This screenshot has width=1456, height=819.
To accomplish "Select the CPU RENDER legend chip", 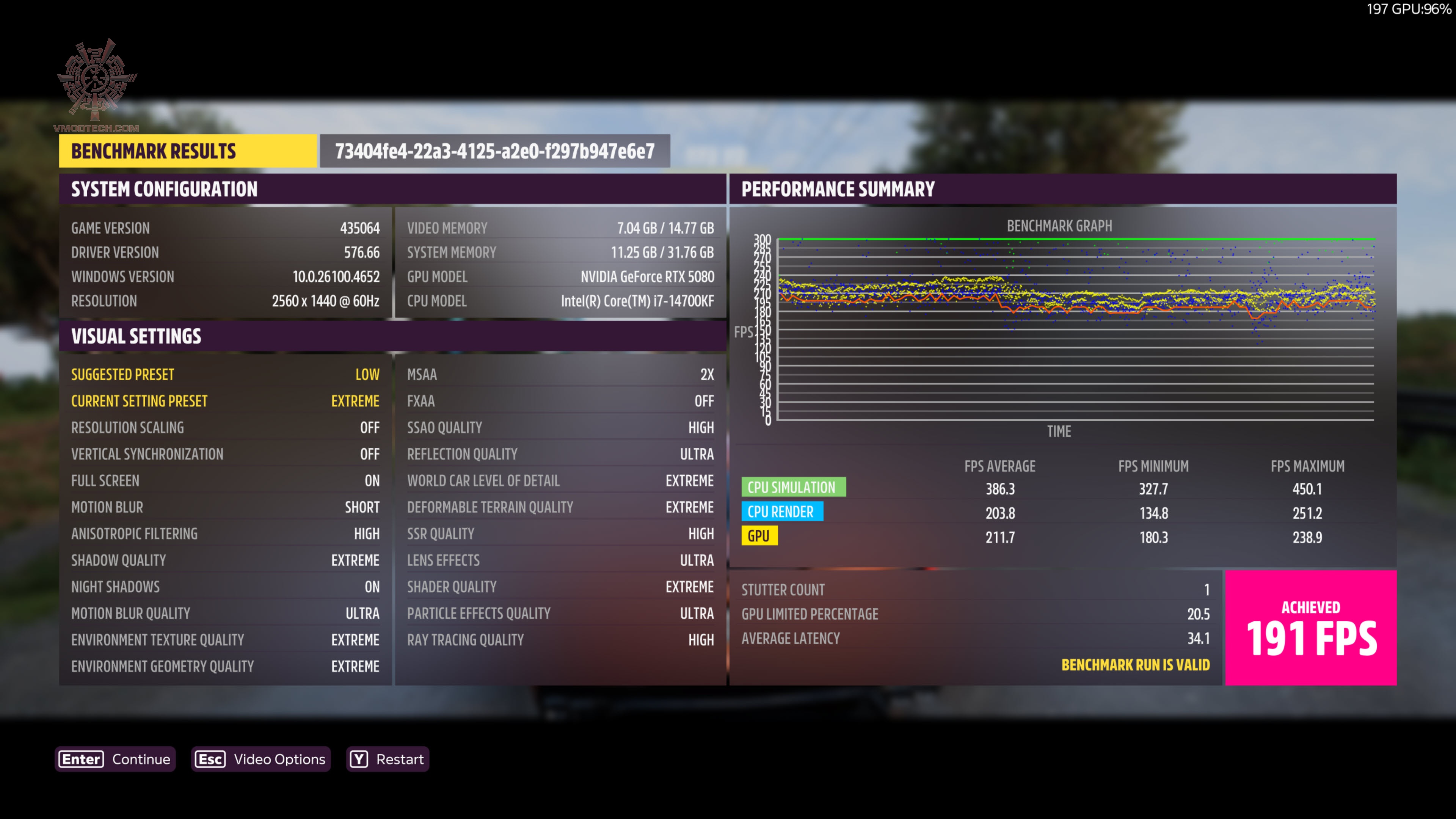I will pos(783,511).
